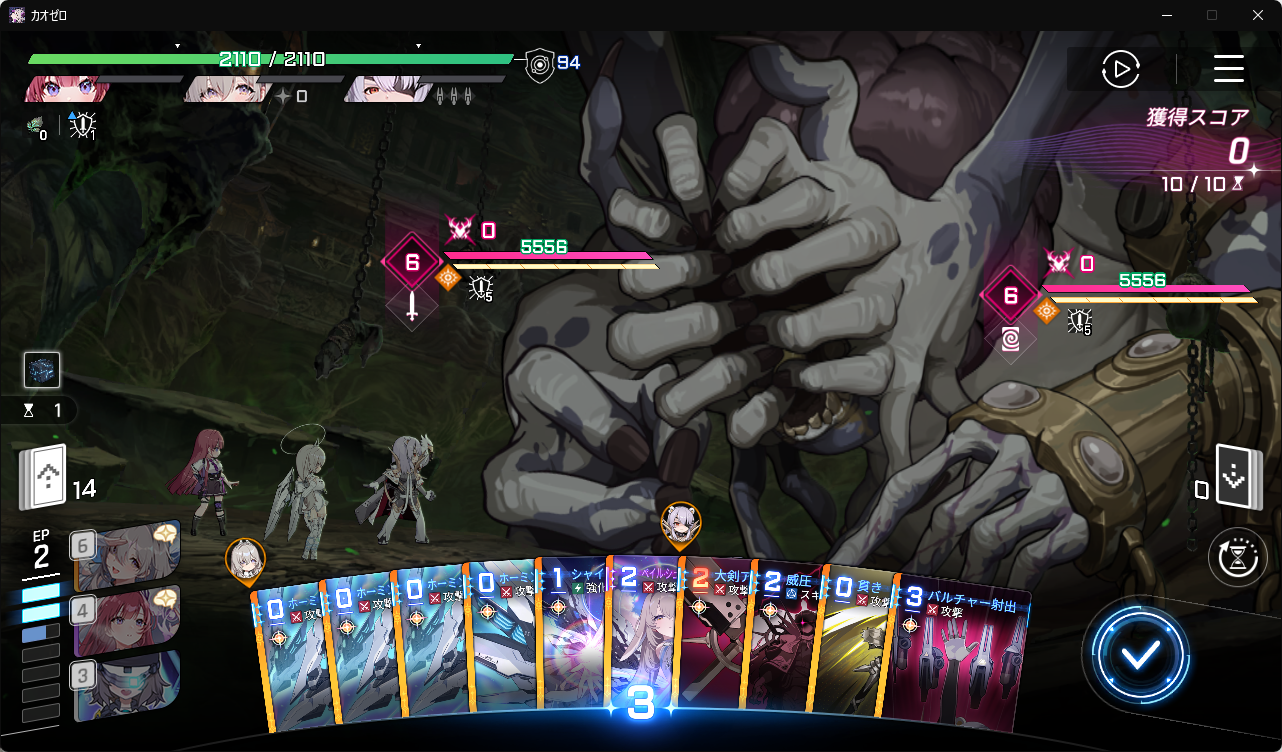Toggle the auto-play button

click(x=1121, y=69)
